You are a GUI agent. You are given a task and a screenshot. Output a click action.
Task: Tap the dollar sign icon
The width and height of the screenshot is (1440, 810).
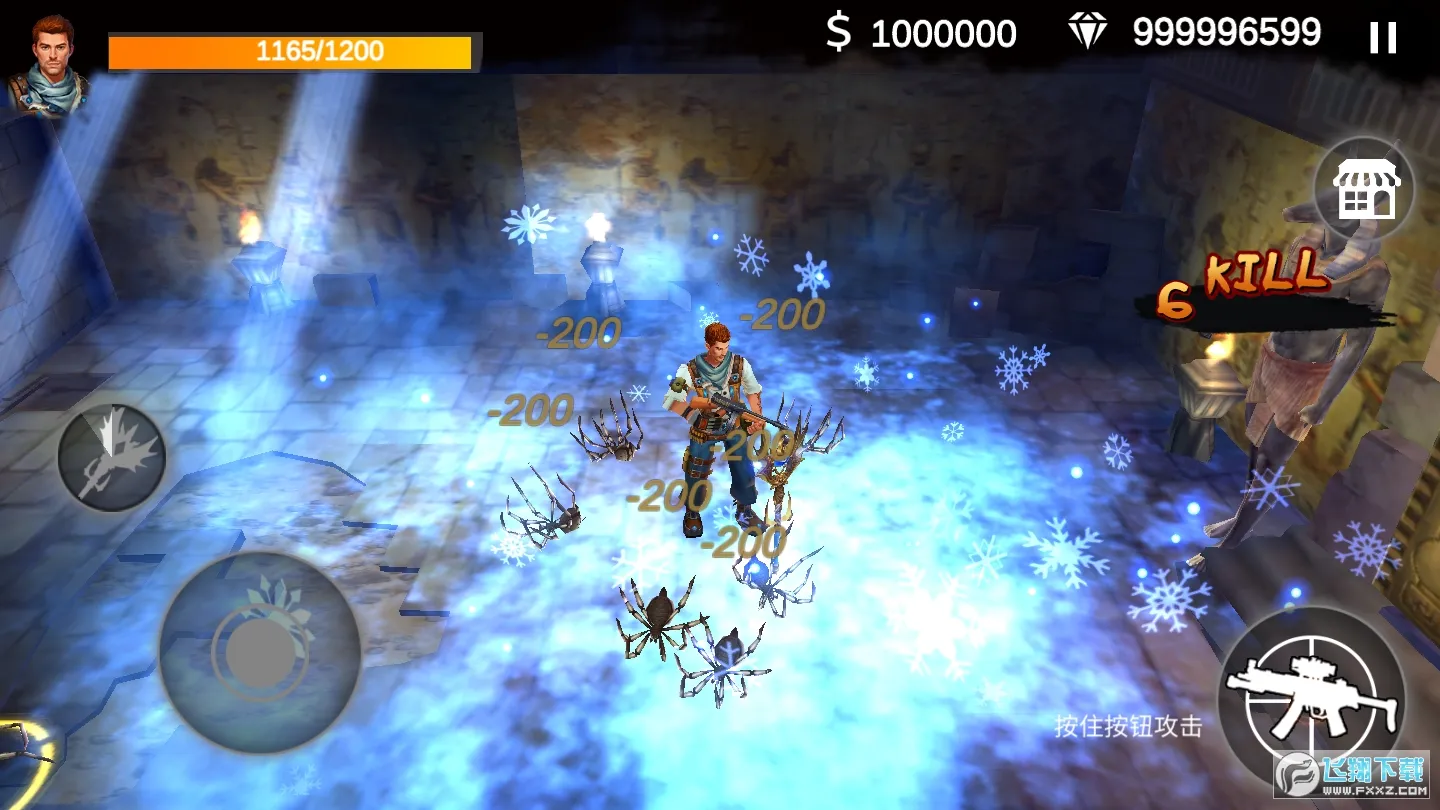pos(840,33)
